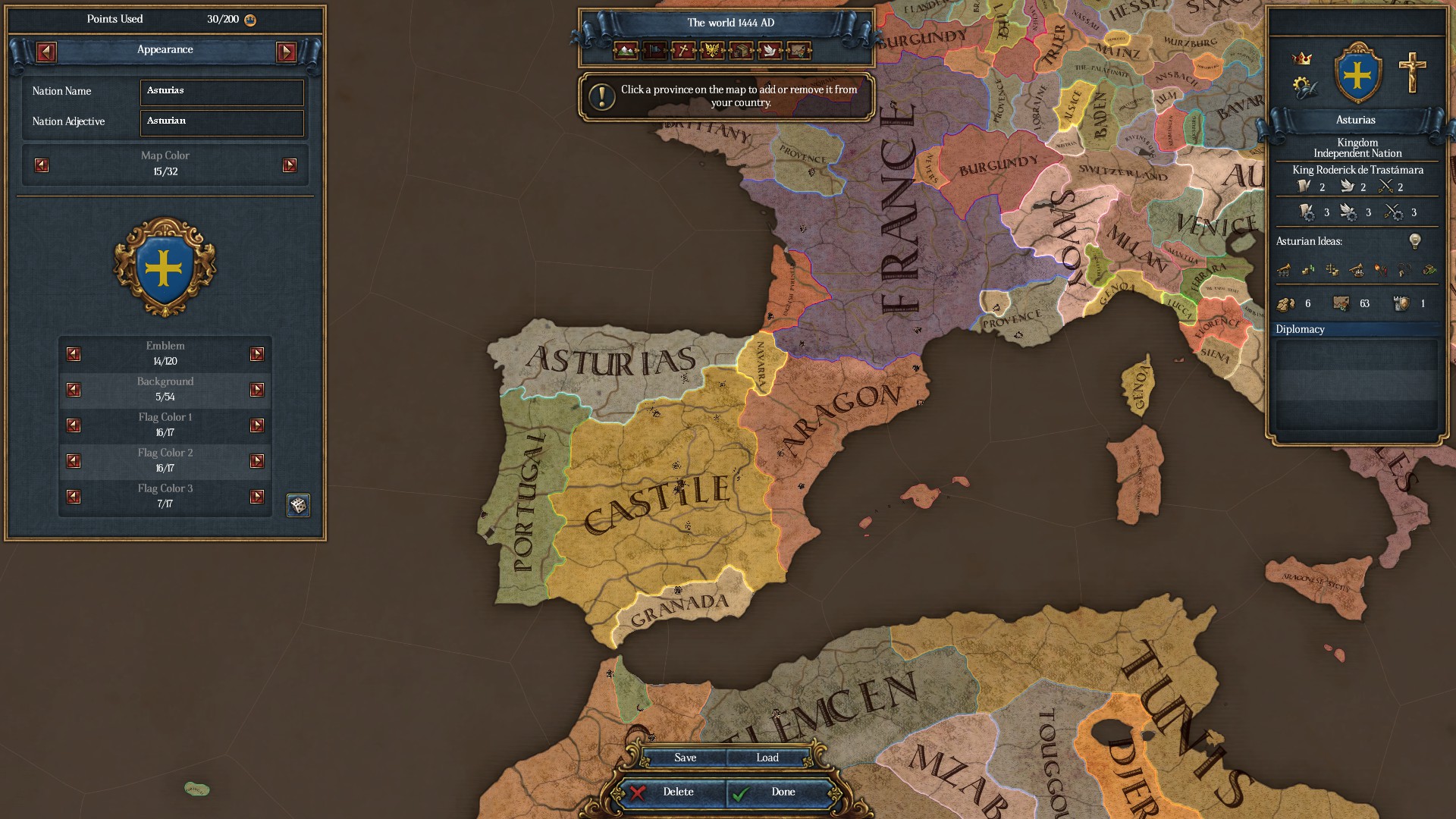Viewport: 1456px width, 819px height.
Task: Click the Save button
Action: [684, 757]
